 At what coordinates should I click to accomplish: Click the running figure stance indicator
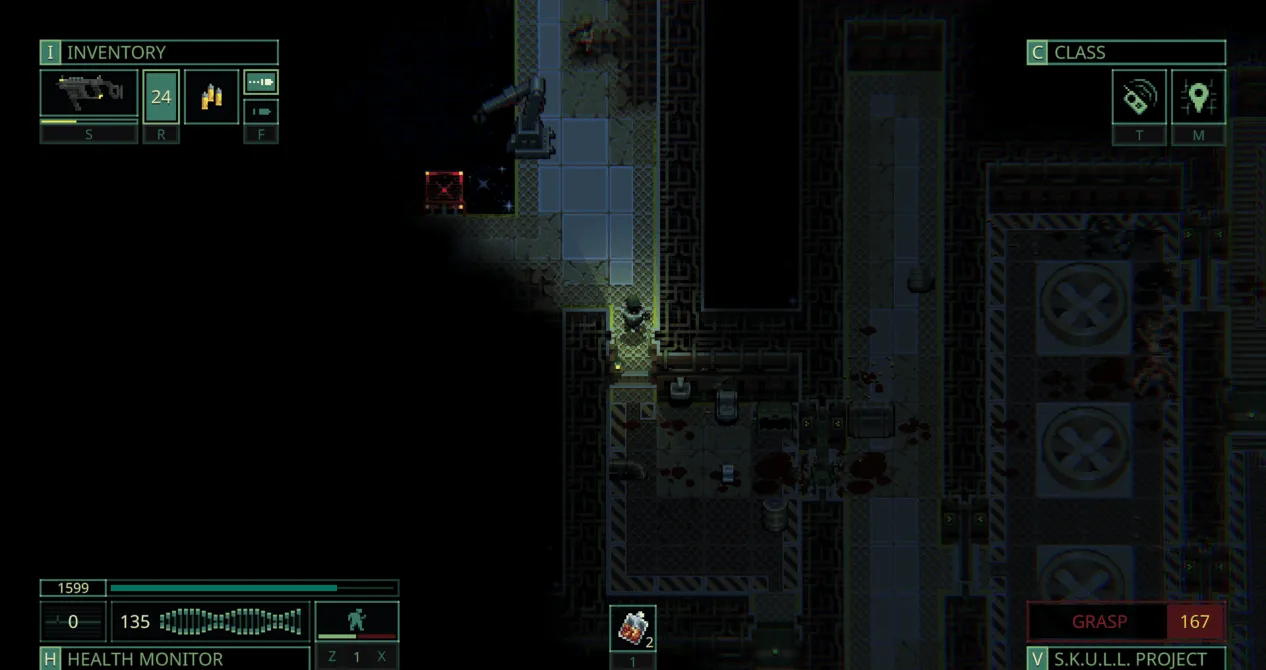(x=357, y=620)
